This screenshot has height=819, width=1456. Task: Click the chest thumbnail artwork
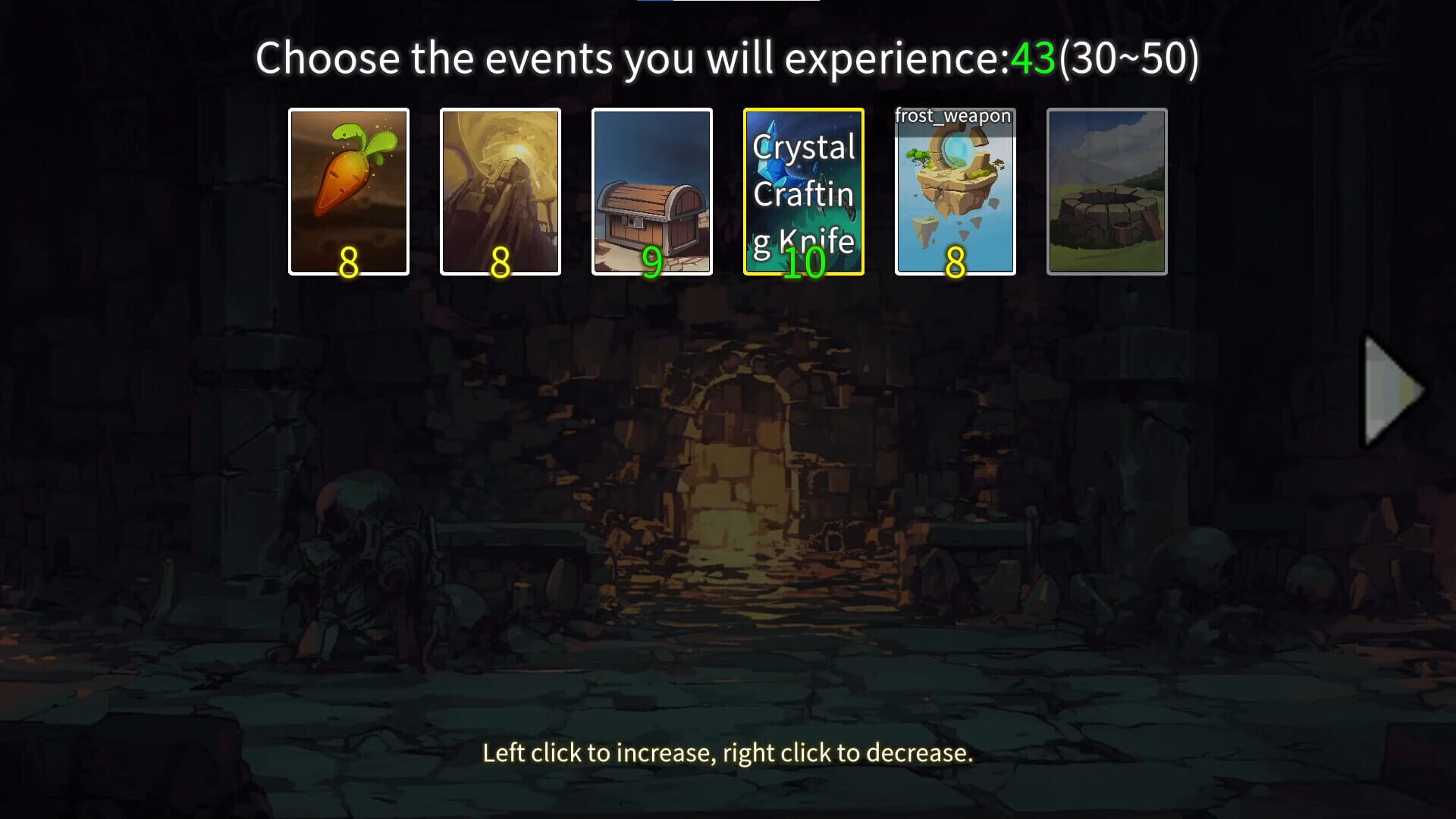point(652,212)
